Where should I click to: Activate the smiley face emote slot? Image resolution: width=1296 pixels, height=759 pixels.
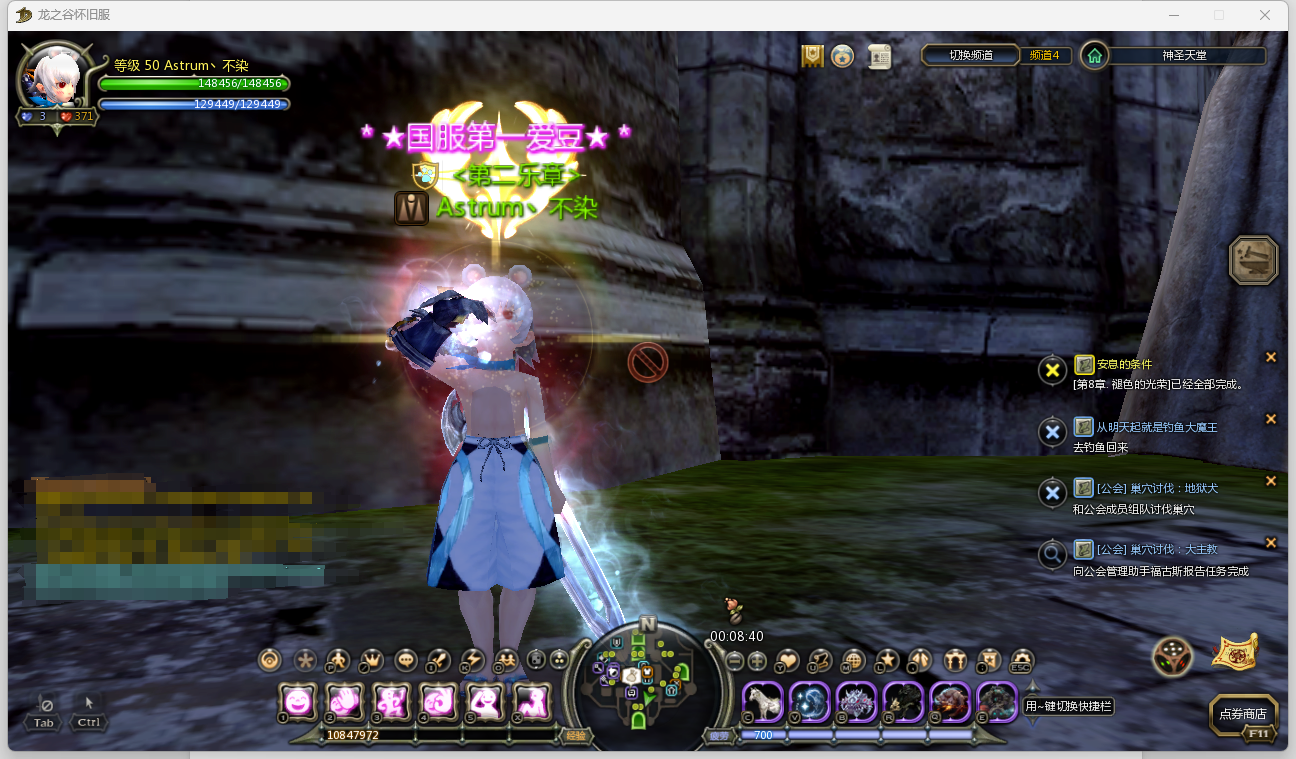(297, 701)
